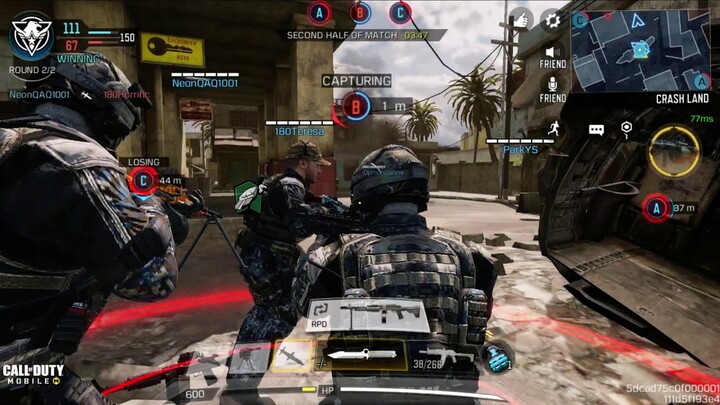Toggle the microphone Friend button
720x405 pixels.
[551, 83]
